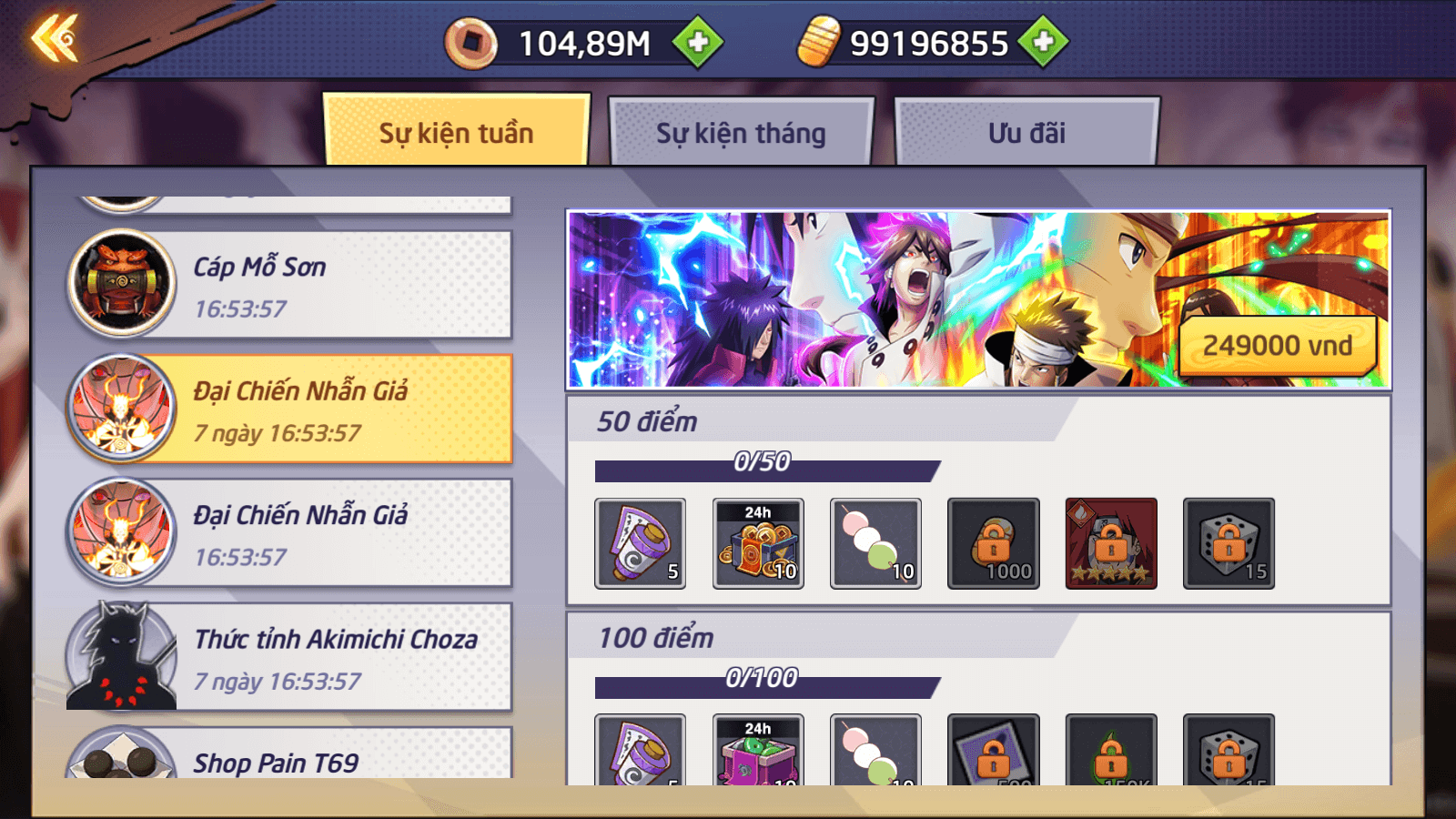1456x819 pixels.
Task: Open the Sự kiện tháng tab
Action: pyautogui.click(x=741, y=133)
